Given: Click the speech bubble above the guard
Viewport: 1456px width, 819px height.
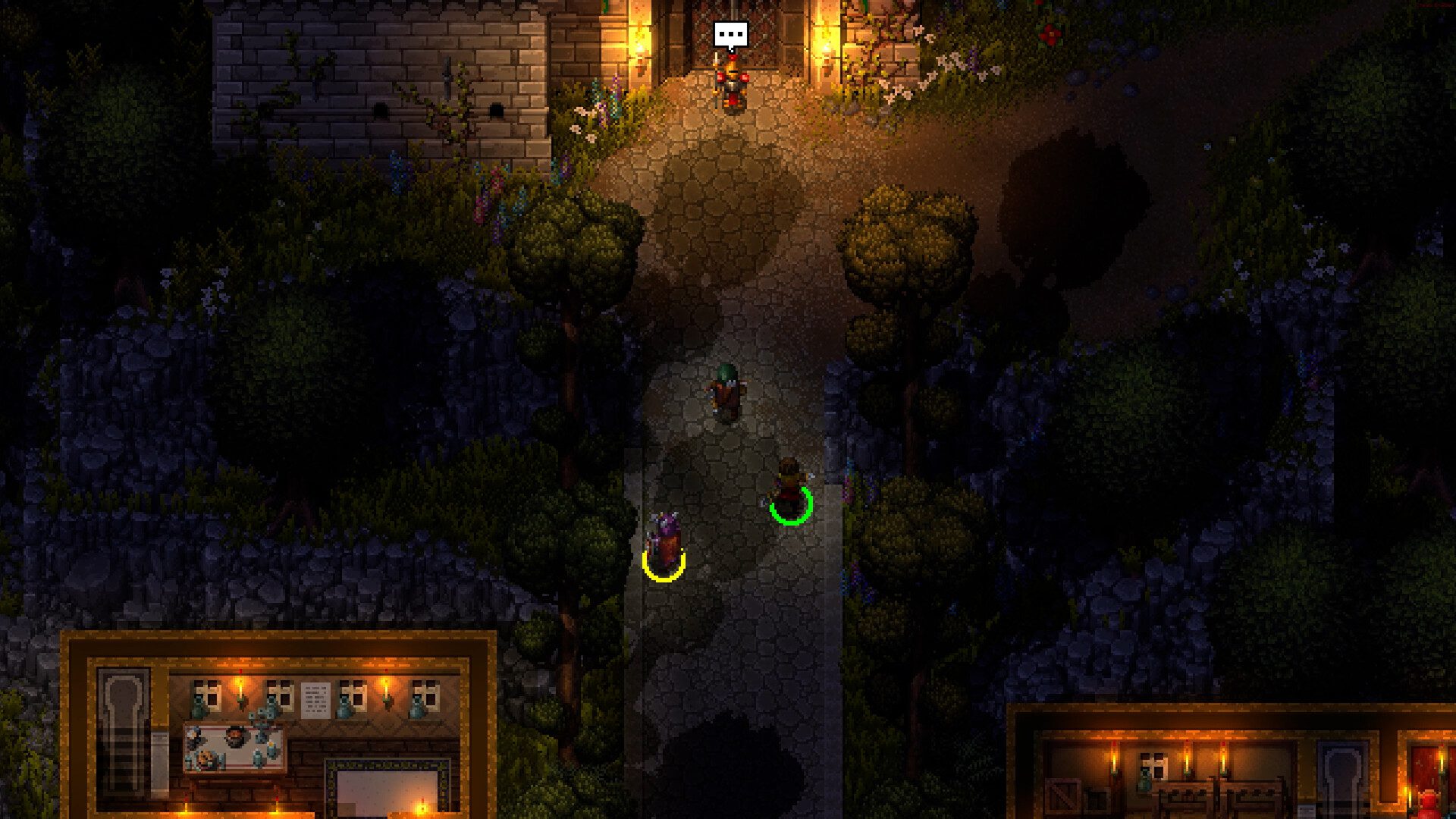Looking at the screenshot, I should click(730, 36).
